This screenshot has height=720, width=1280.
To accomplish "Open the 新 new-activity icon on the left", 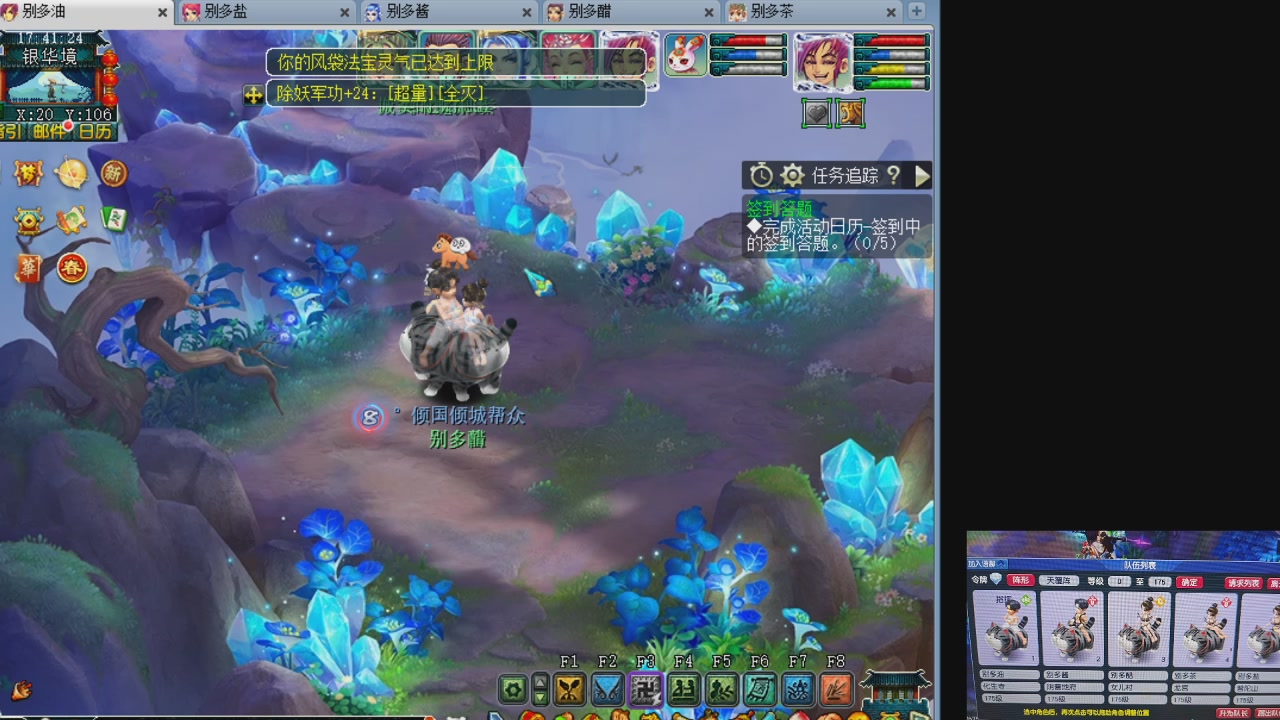I will click(111, 173).
